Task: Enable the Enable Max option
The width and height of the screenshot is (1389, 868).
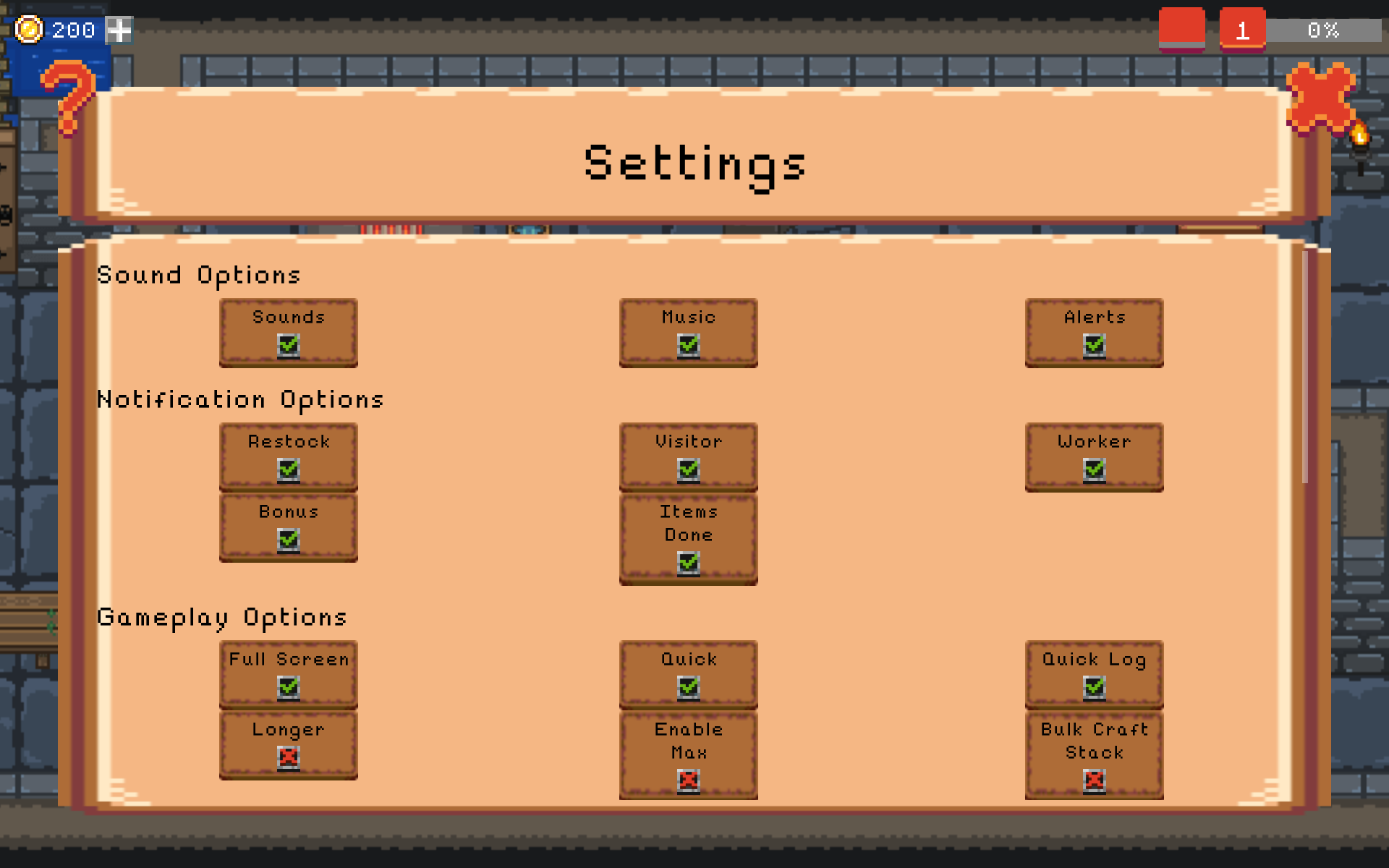Action: [688, 780]
